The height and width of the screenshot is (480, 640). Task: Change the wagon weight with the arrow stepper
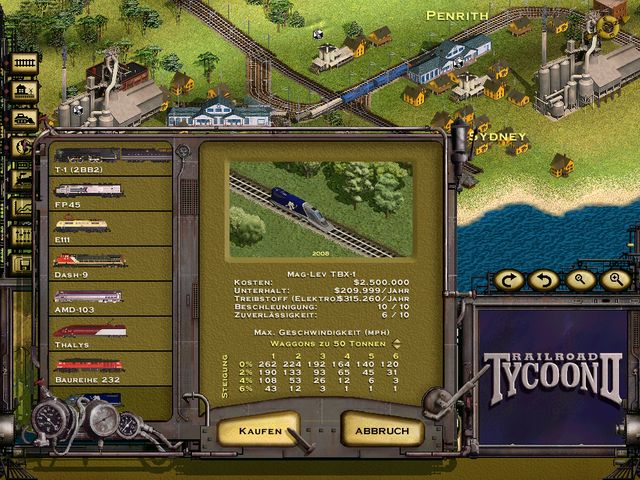pos(397,343)
